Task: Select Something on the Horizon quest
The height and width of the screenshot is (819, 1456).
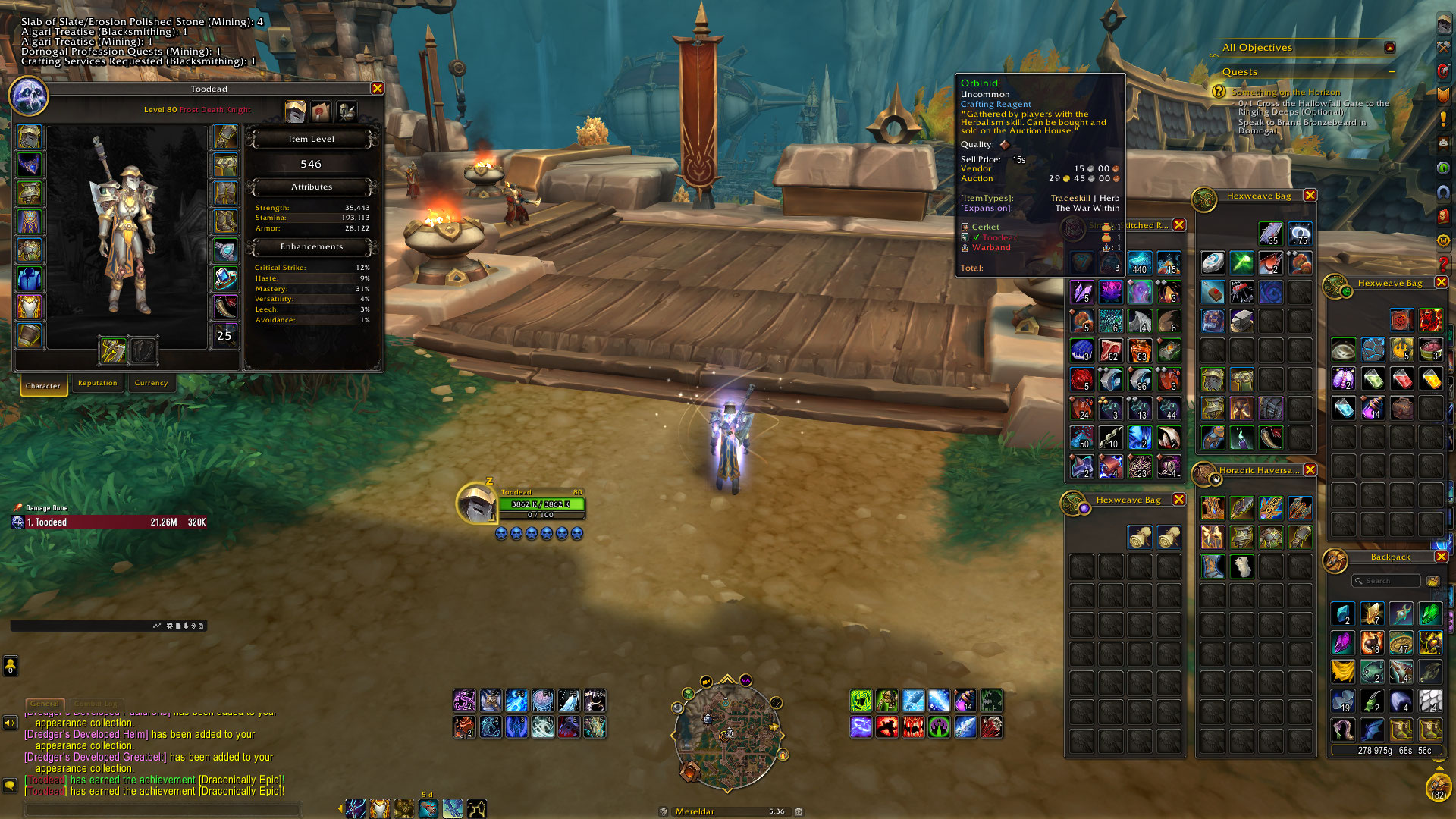Action: 1286,92
